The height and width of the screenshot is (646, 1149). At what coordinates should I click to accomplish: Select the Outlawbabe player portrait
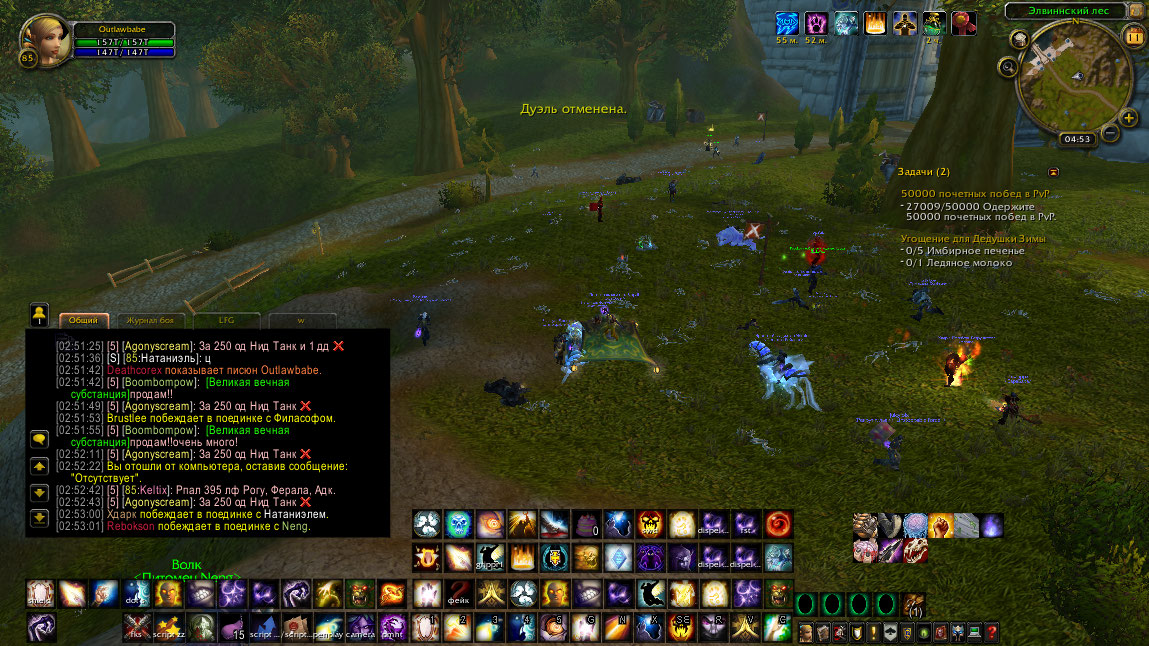click(41, 38)
